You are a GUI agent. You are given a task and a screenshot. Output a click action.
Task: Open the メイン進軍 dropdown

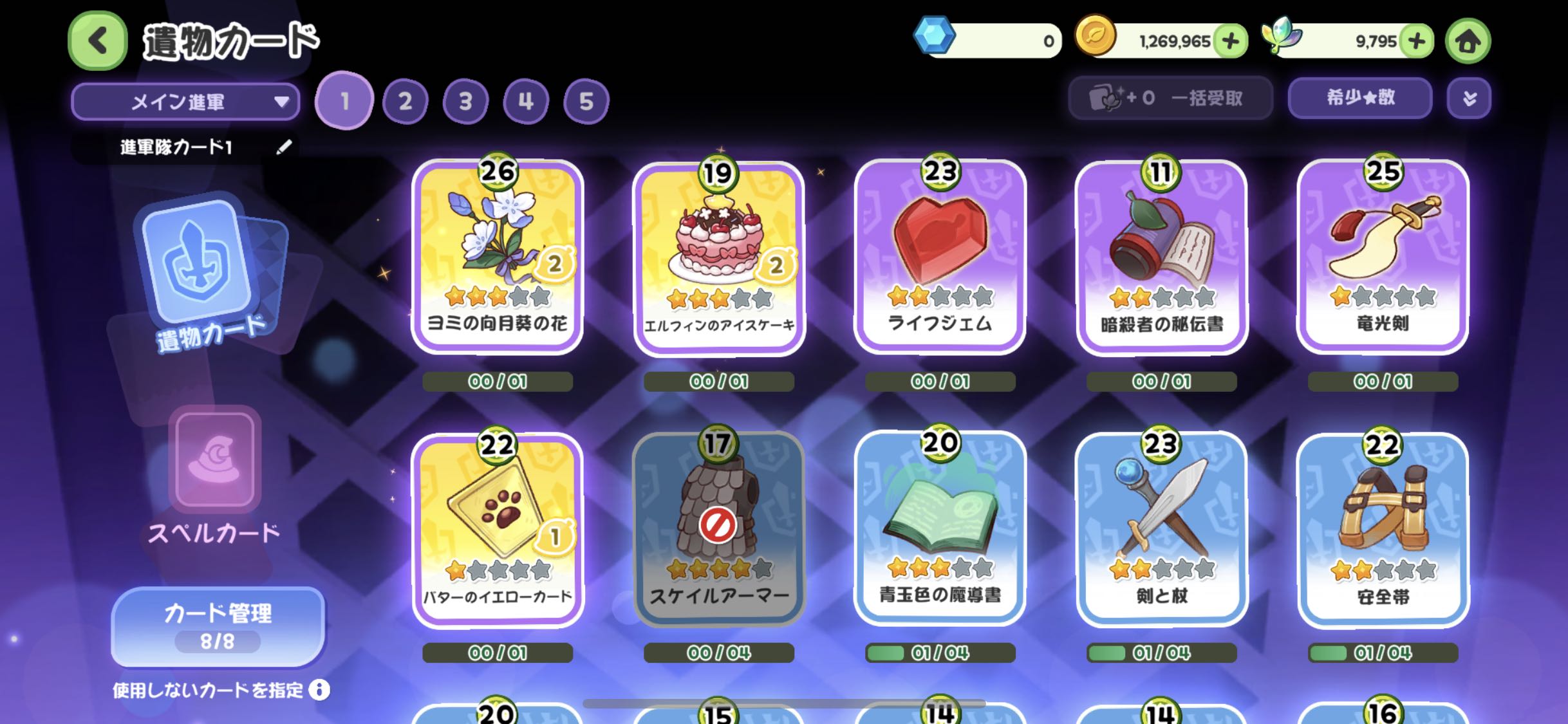pyautogui.click(x=185, y=102)
